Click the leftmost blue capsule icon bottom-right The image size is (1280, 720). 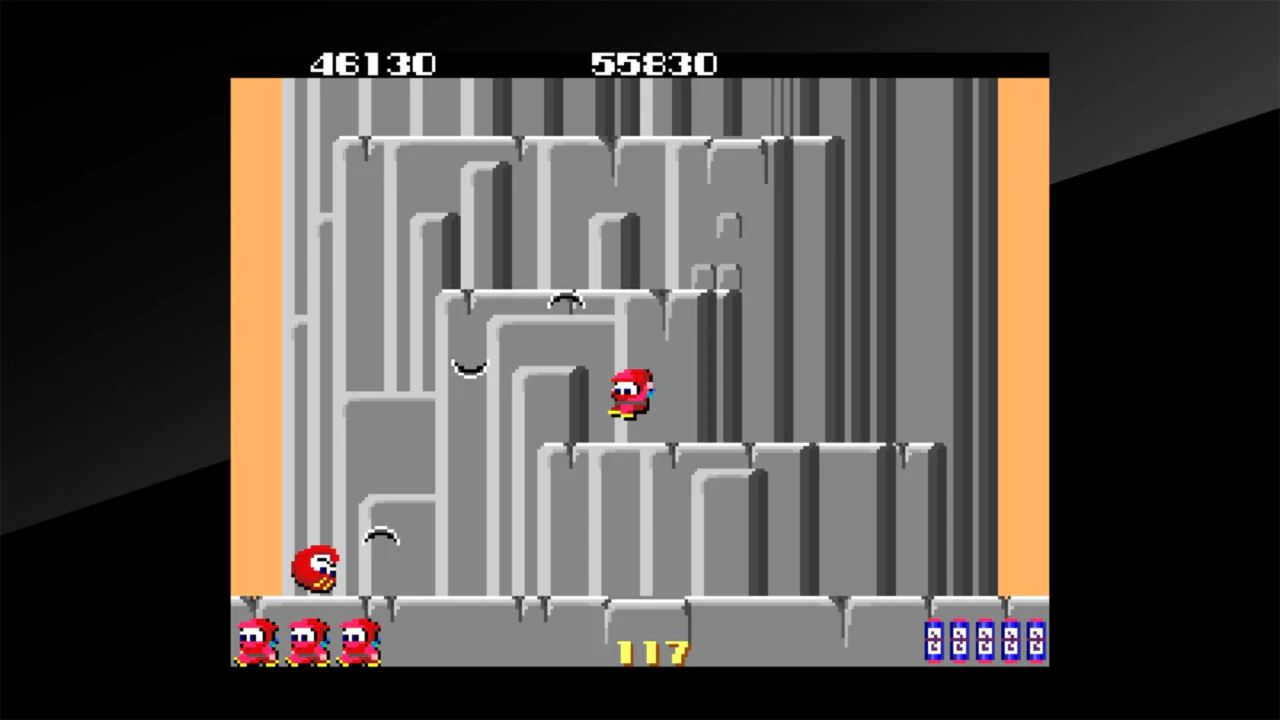932,642
